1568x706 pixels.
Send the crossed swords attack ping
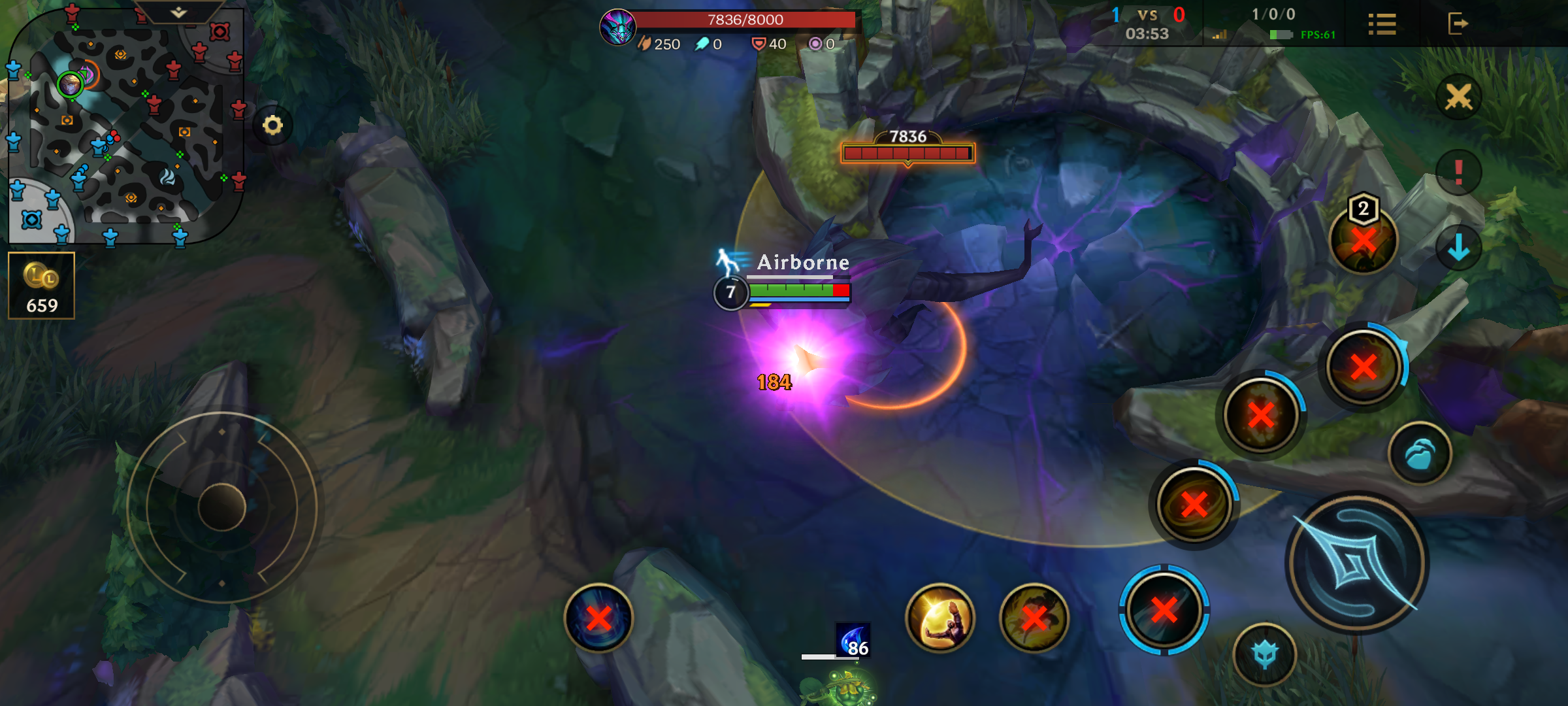[x=1458, y=97]
